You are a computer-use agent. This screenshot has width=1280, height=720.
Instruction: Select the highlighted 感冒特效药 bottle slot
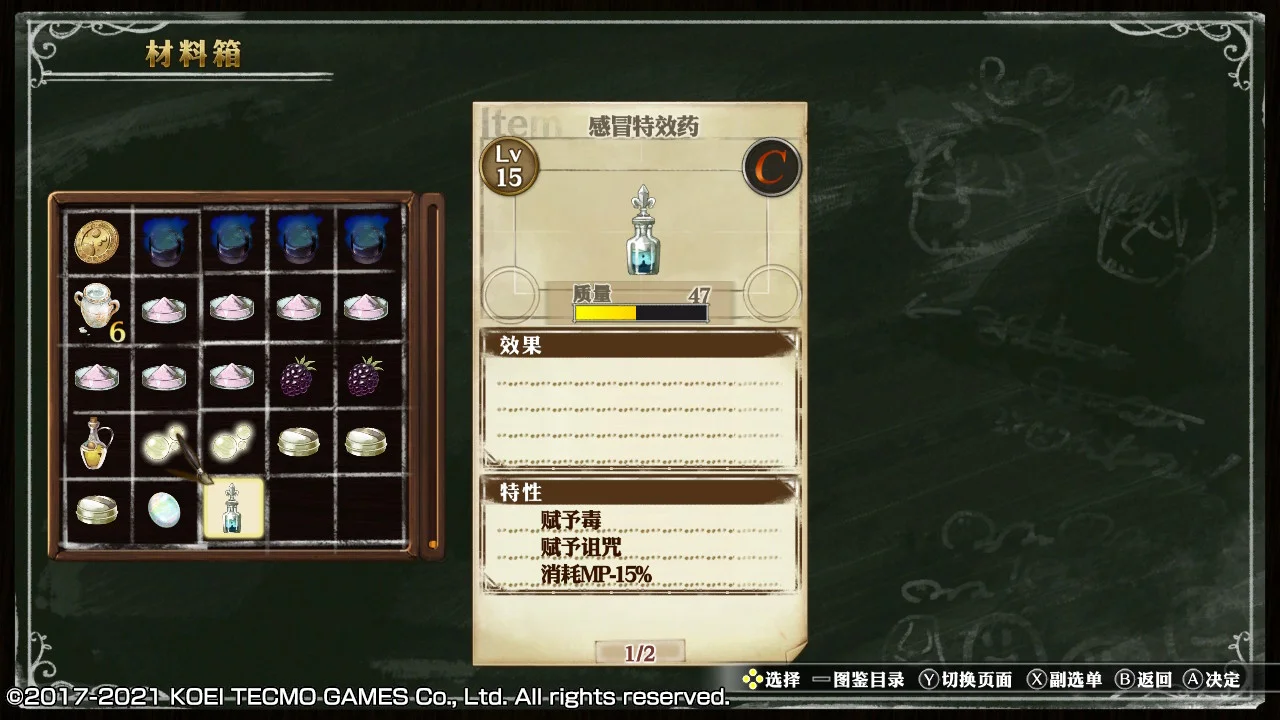[x=233, y=509]
